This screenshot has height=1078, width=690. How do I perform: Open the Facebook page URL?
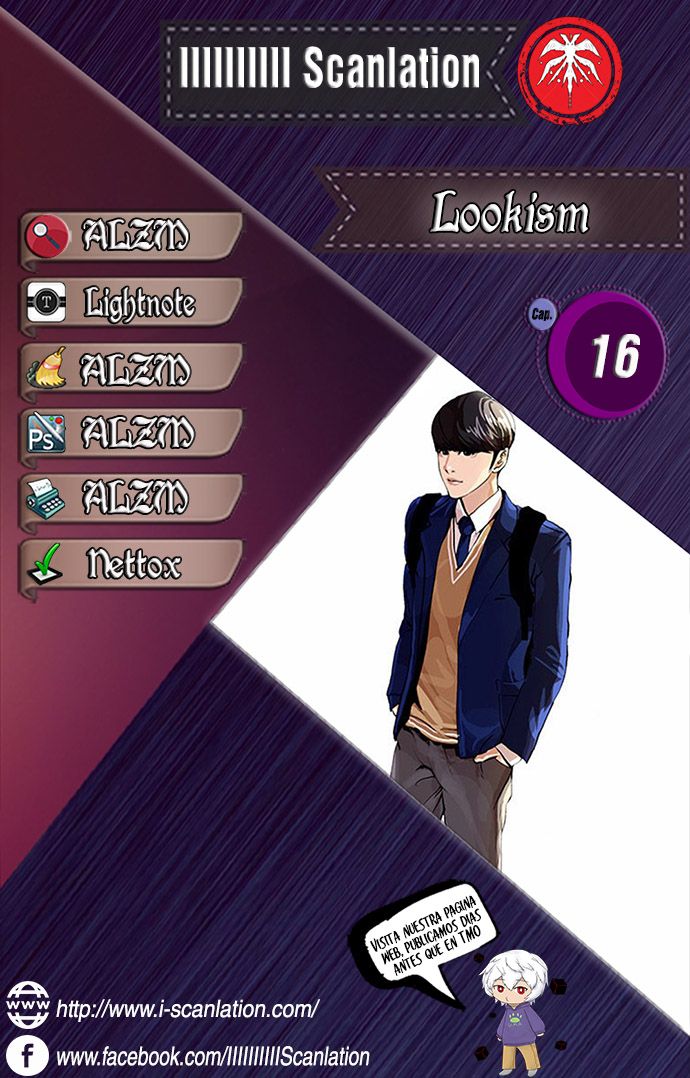point(212,1056)
